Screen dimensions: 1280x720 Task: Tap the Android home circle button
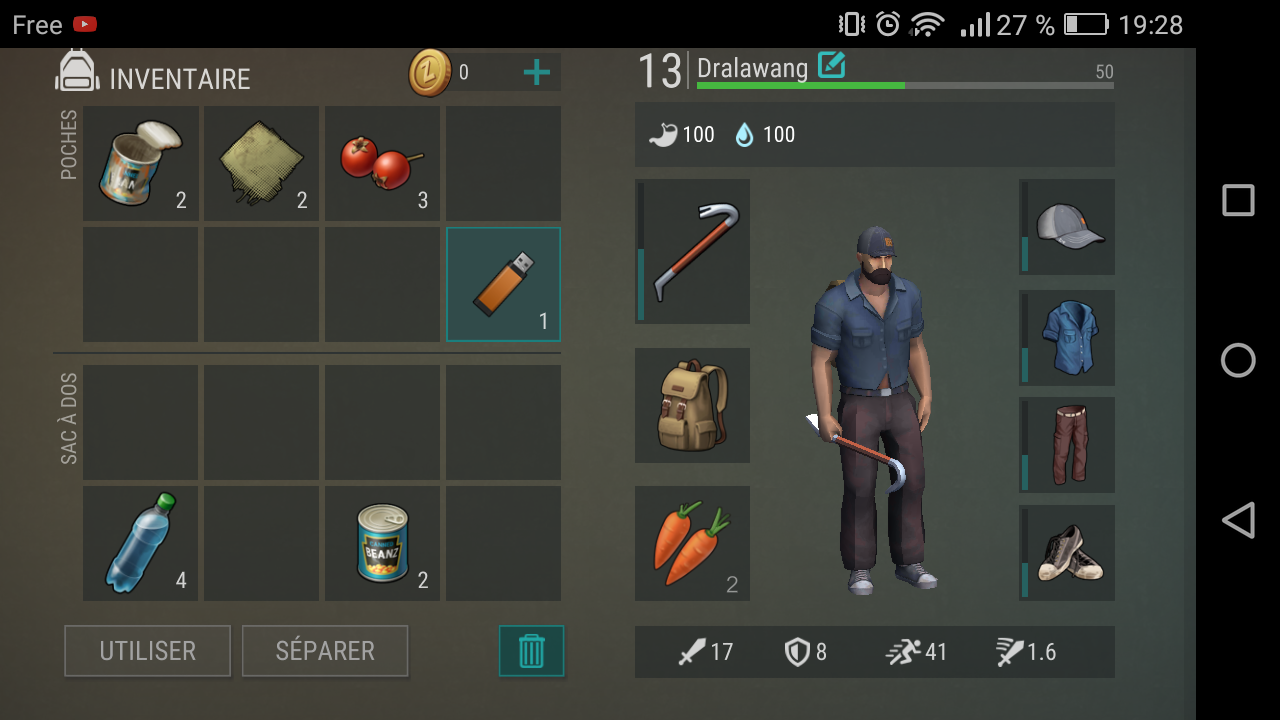[x=1238, y=360]
